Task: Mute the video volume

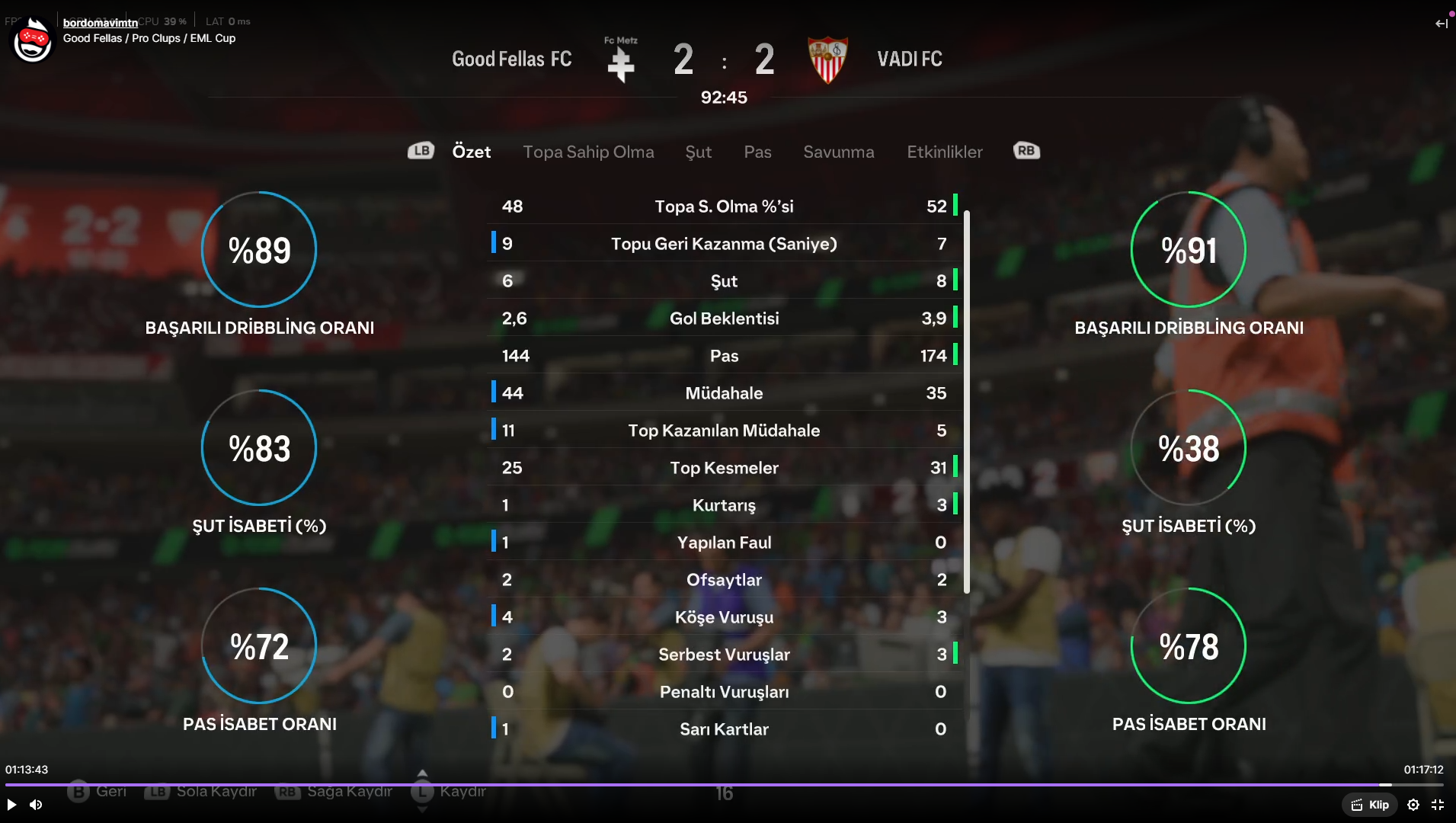Action: [36, 805]
